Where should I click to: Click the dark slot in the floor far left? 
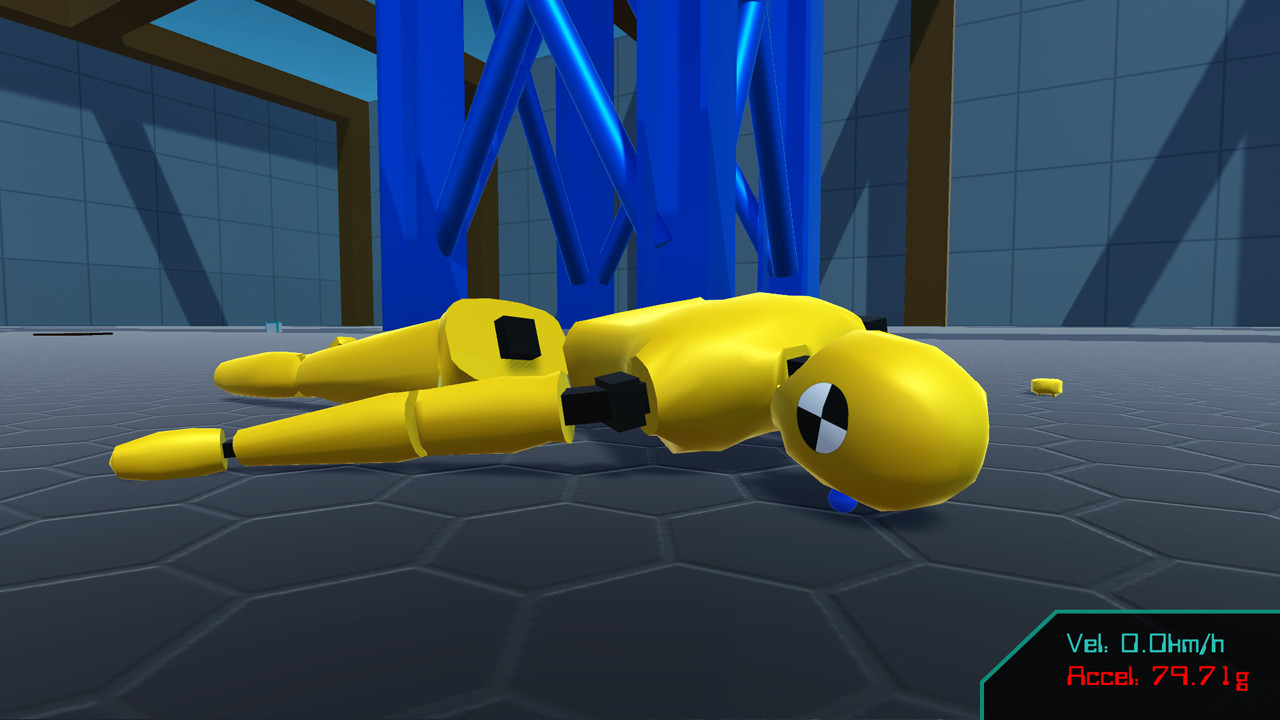point(70,333)
